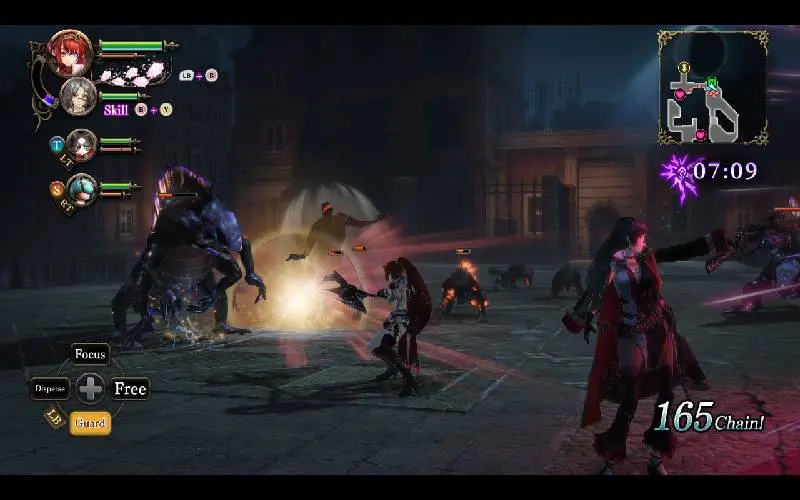Choose the servan portrait marked S
Image resolution: width=800 pixels, height=500 pixels.
[82, 189]
